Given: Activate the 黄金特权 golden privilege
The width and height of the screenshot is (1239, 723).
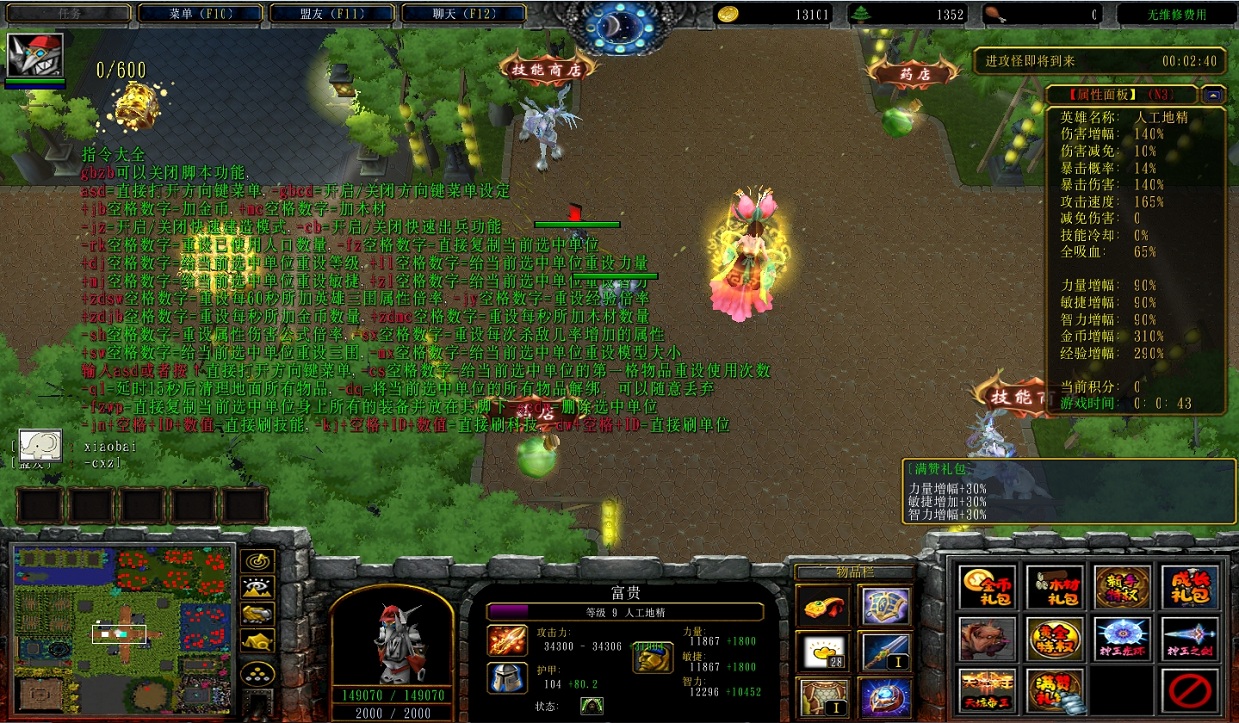Looking at the screenshot, I should [1054, 639].
